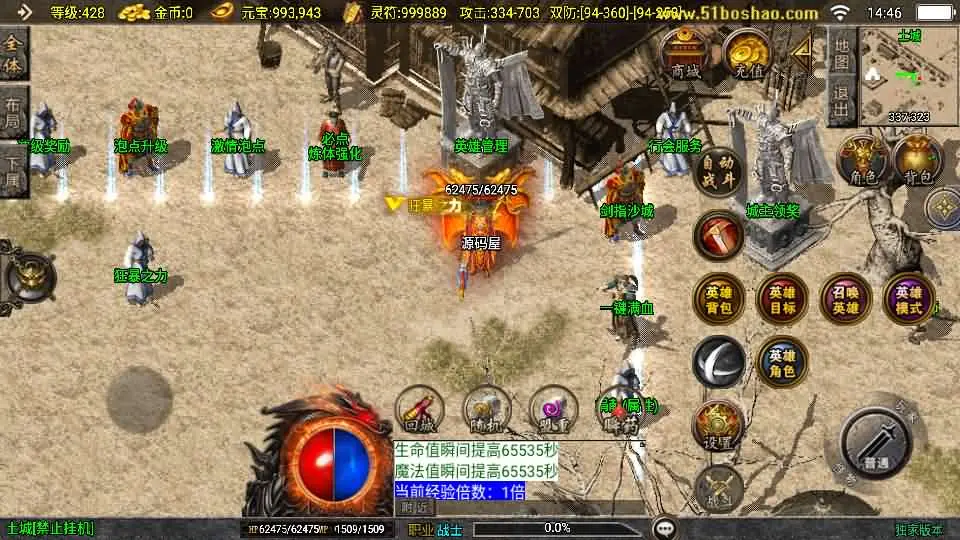Attack with the 普通 sword button
The image size is (960, 540).
(877, 443)
